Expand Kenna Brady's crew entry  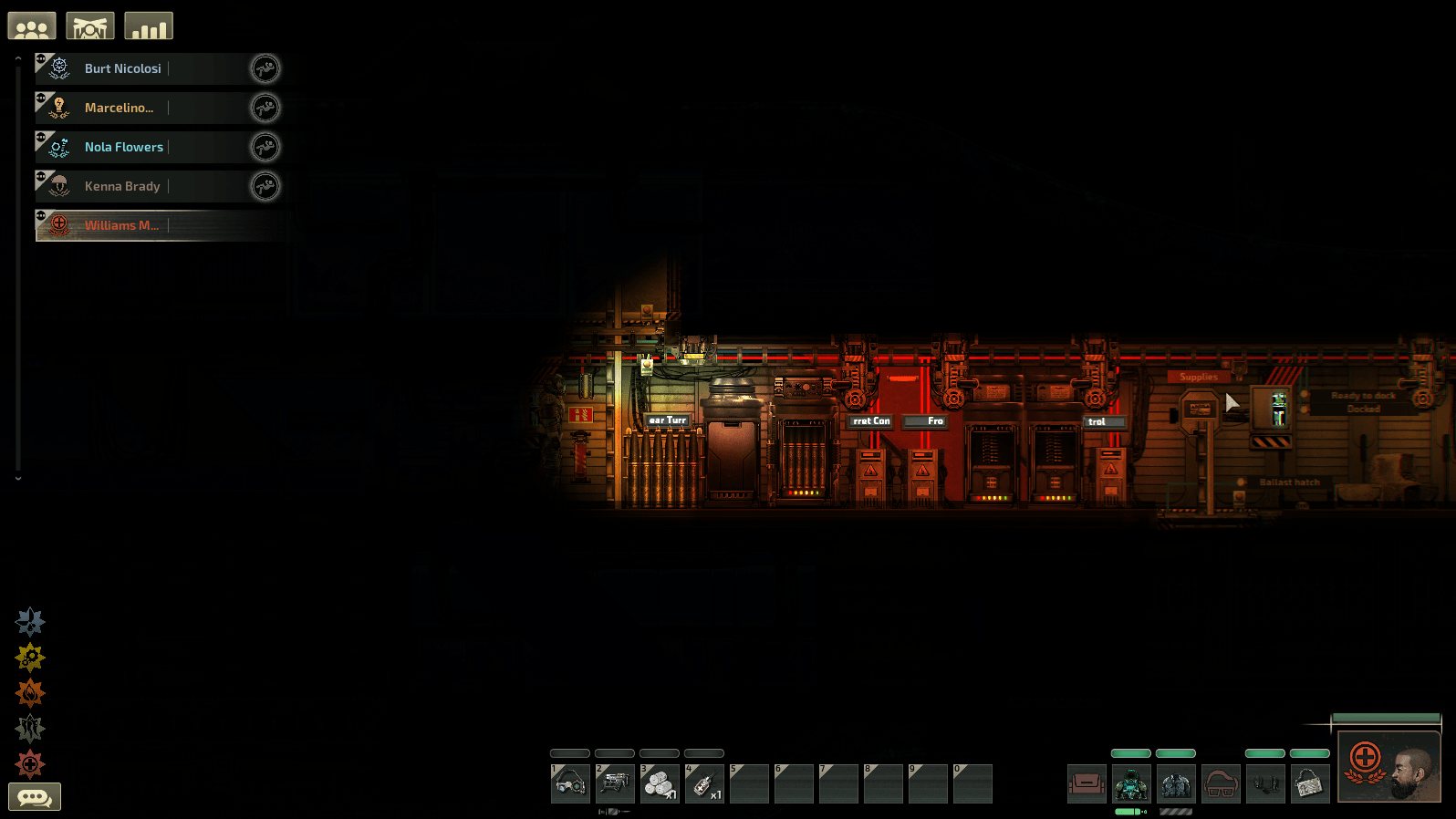point(40,177)
